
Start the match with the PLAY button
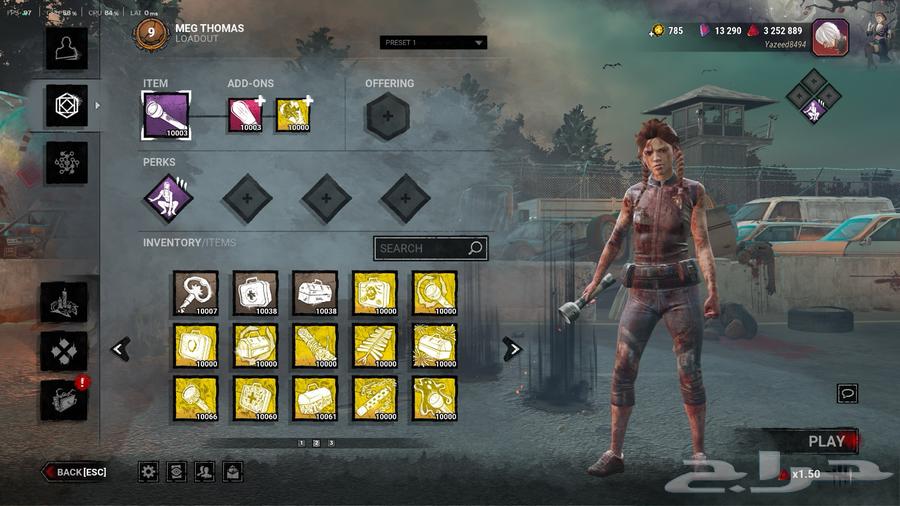tap(827, 441)
